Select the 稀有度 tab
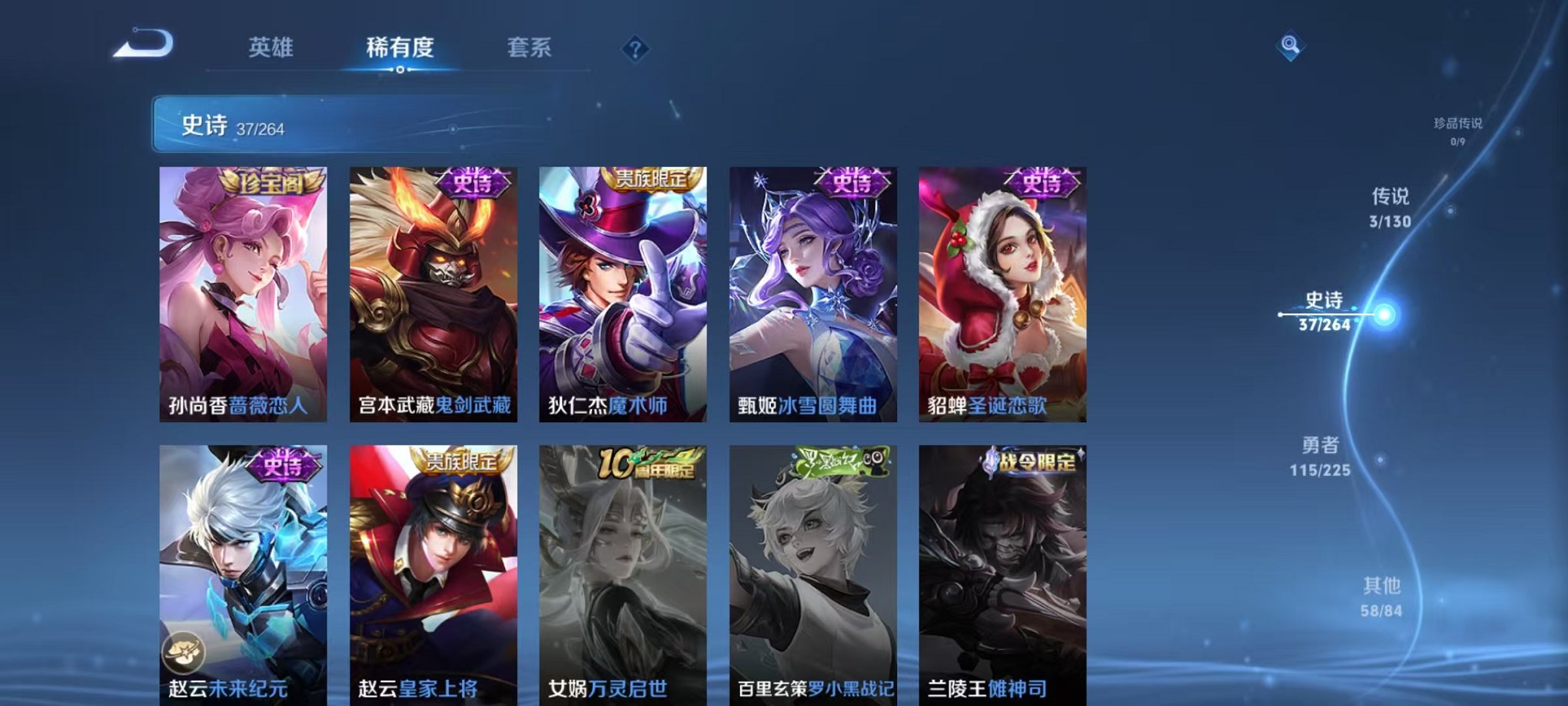The image size is (1568, 706). point(400,48)
